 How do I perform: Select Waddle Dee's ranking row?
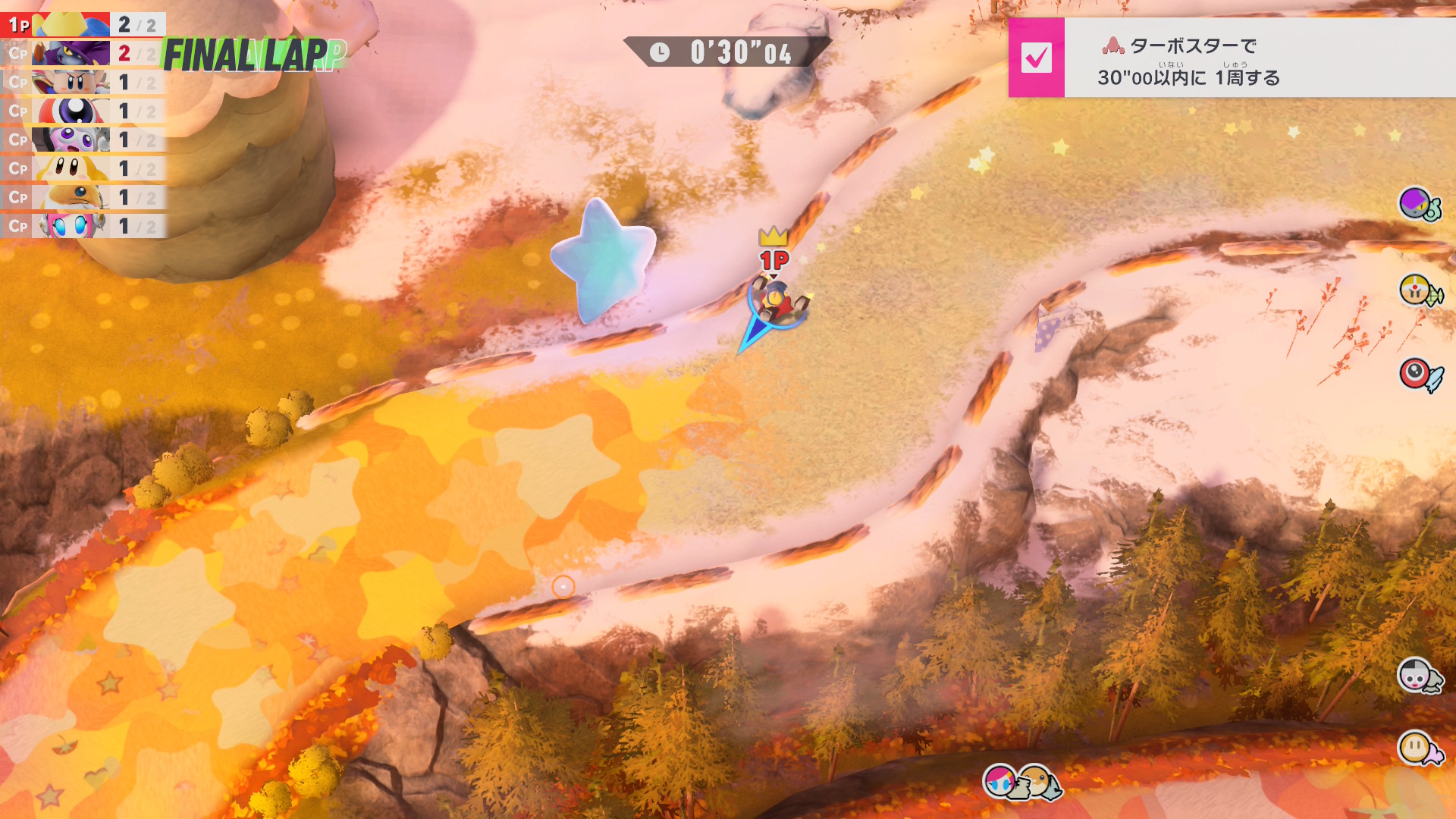(83, 168)
